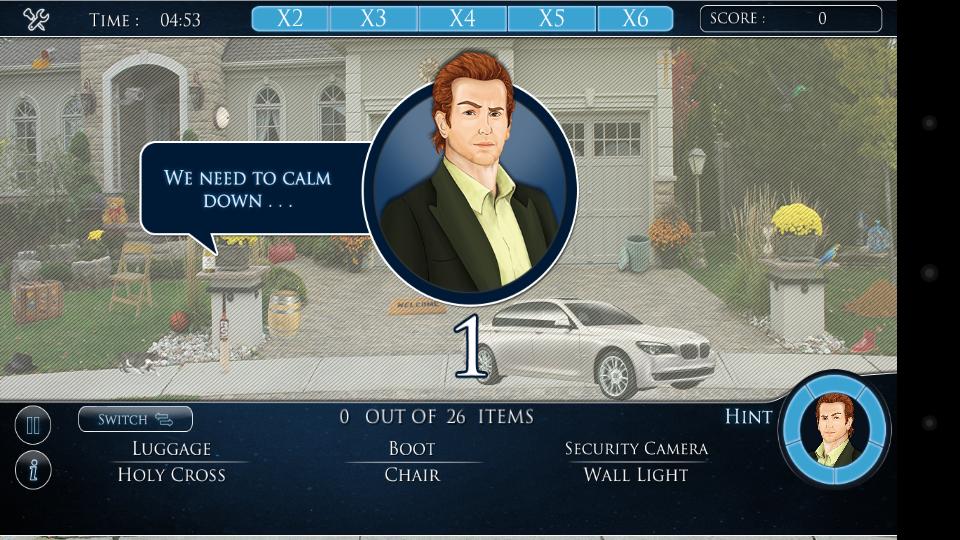
Task: Open the wrench and screwdriver settings
Action: [x=36, y=19]
